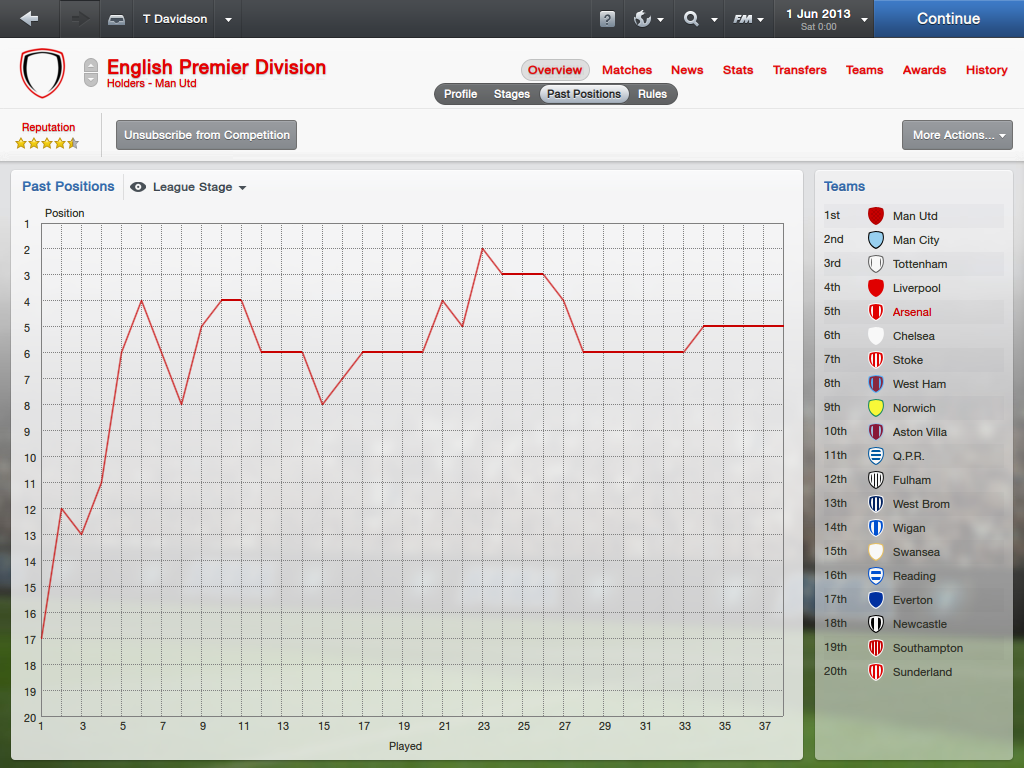Open the world globe menu
This screenshot has height=768, width=1024.
coord(648,19)
